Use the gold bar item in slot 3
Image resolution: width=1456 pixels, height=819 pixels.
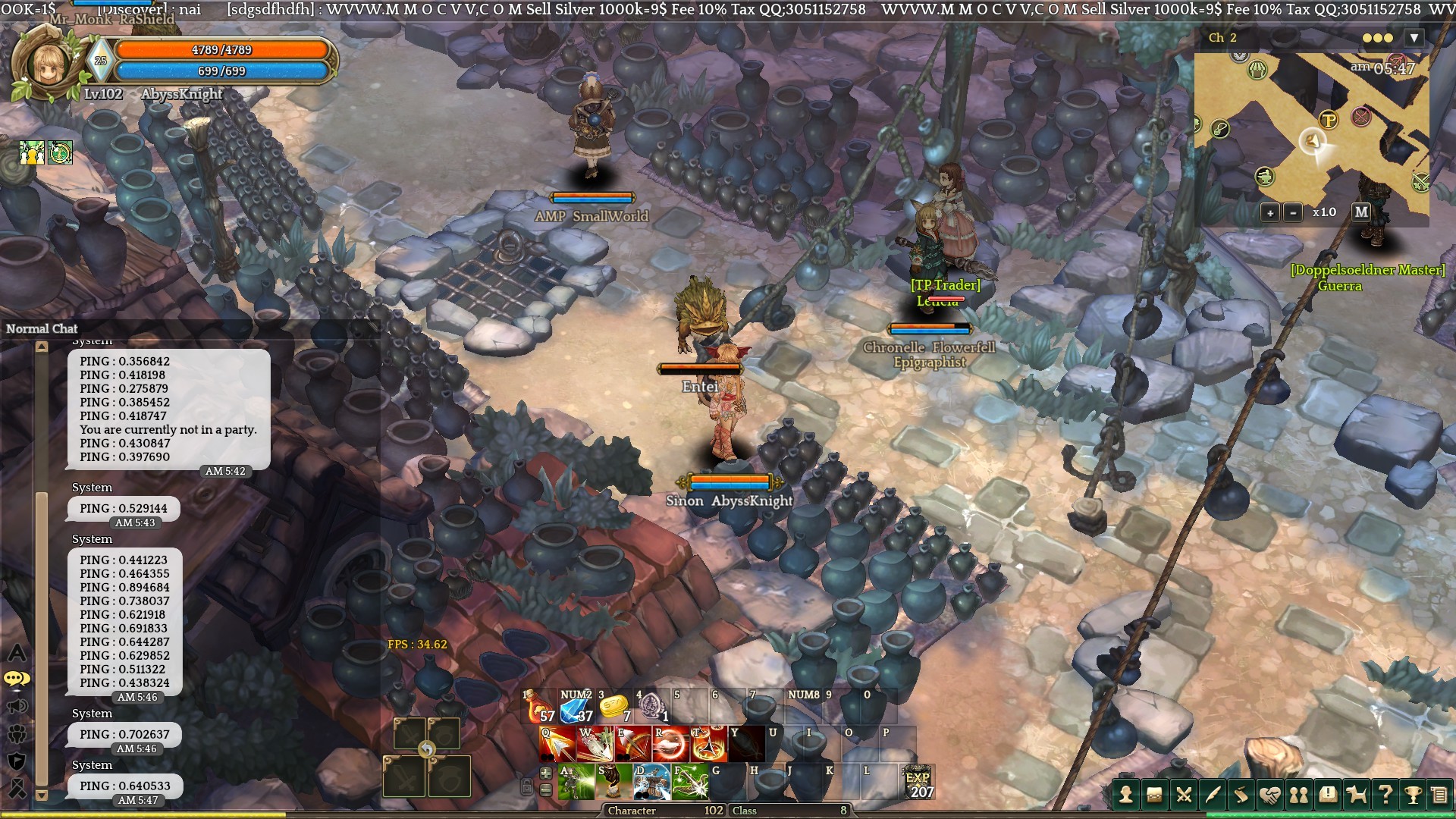pyautogui.click(x=614, y=706)
